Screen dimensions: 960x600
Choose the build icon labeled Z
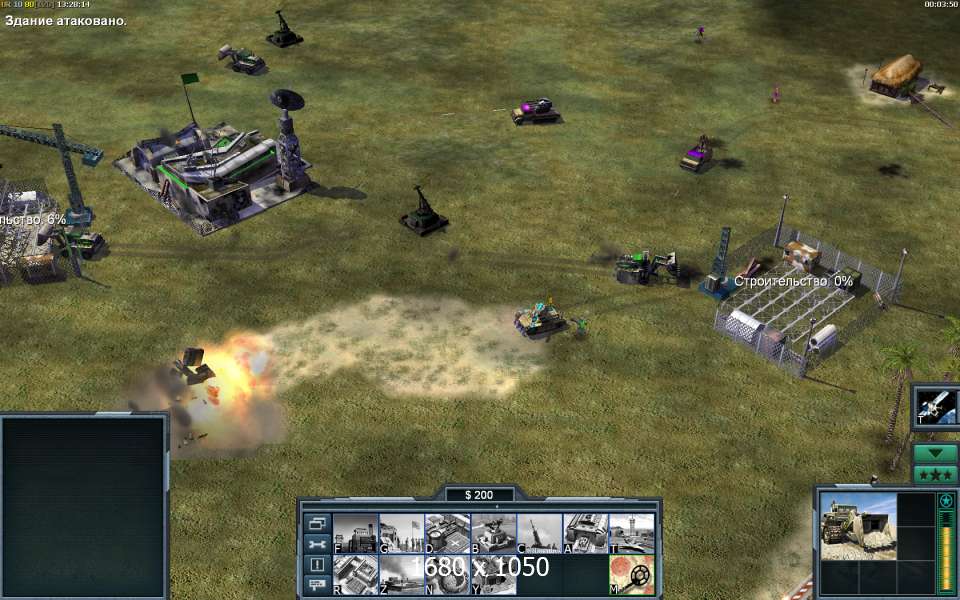(401, 575)
